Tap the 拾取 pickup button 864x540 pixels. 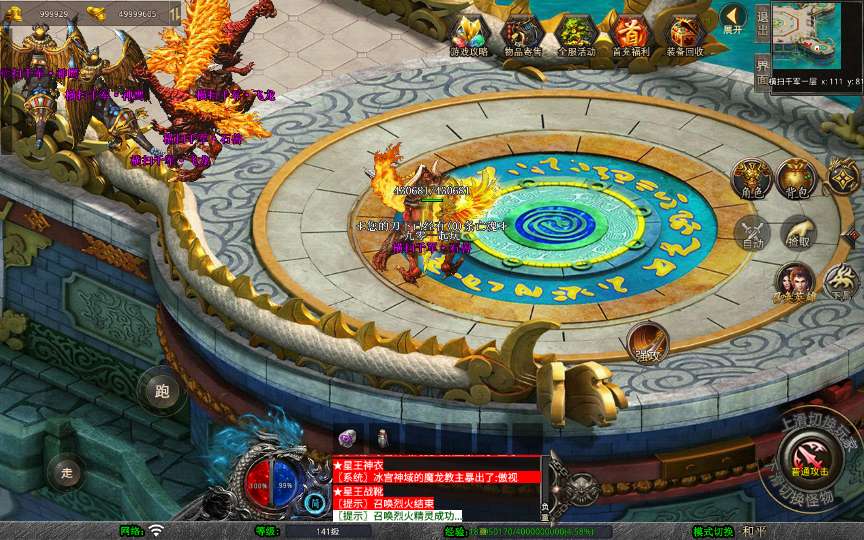coord(797,232)
